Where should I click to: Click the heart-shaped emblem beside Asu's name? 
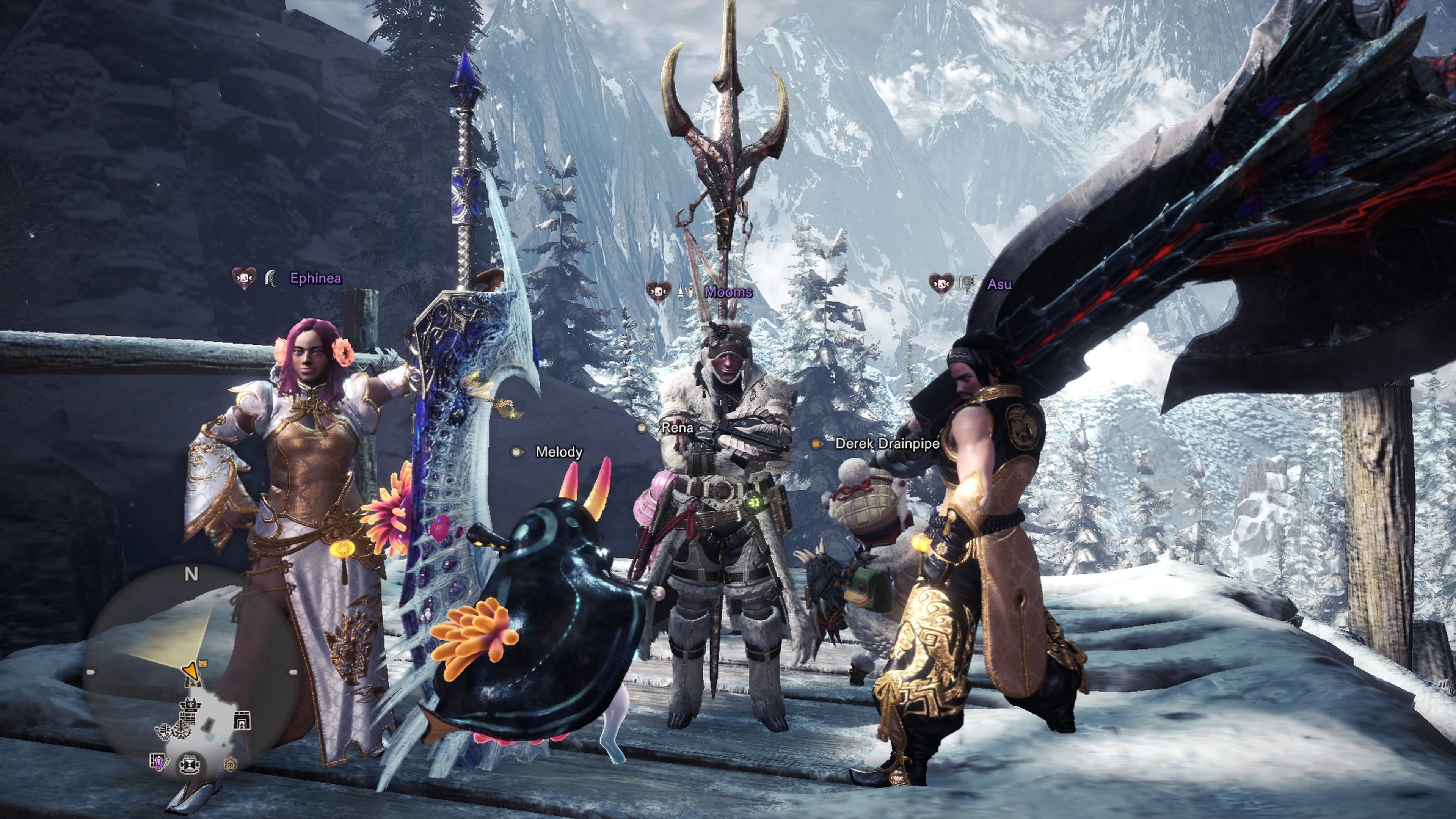(940, 284)
